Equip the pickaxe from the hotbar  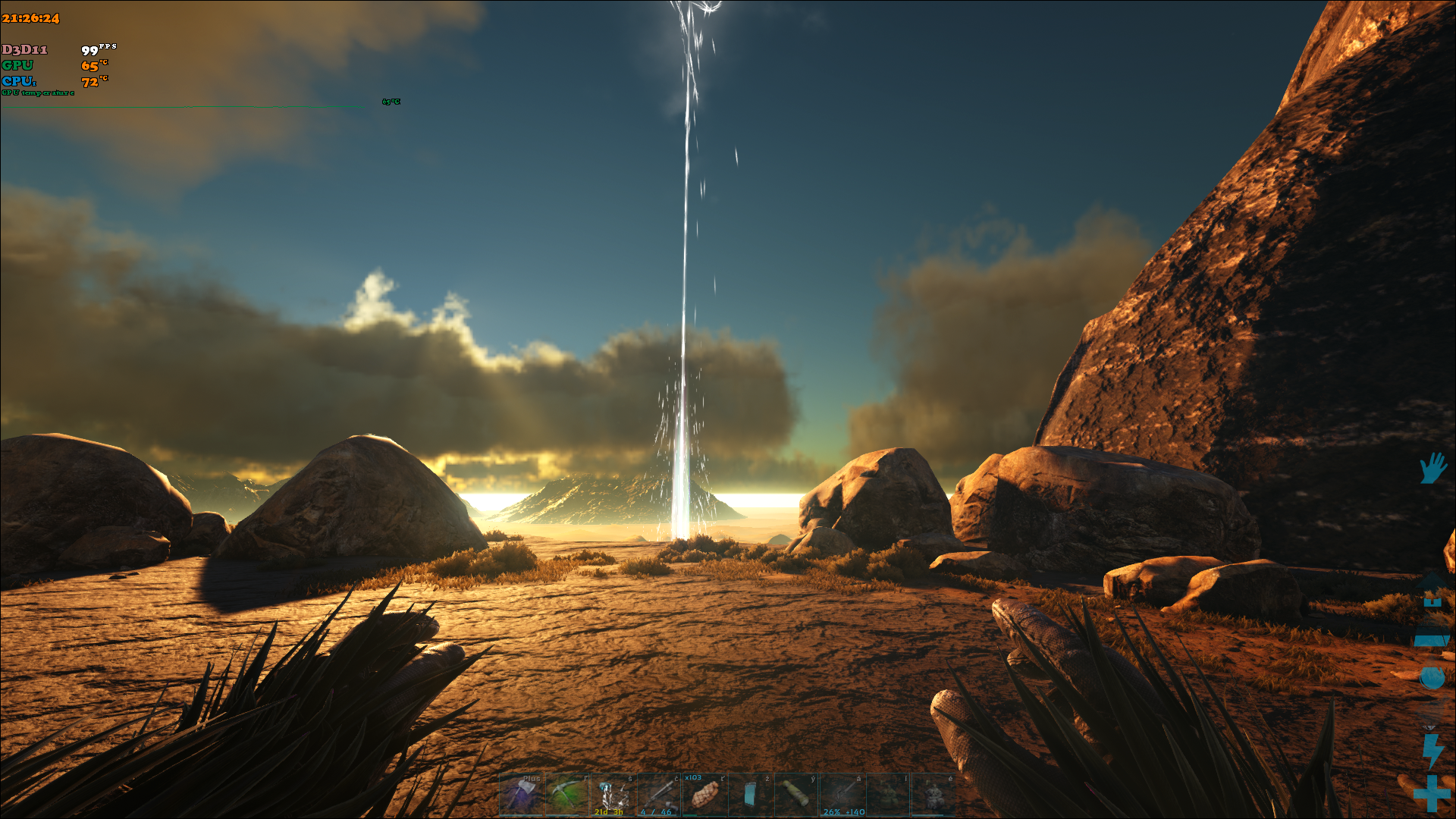567,795
